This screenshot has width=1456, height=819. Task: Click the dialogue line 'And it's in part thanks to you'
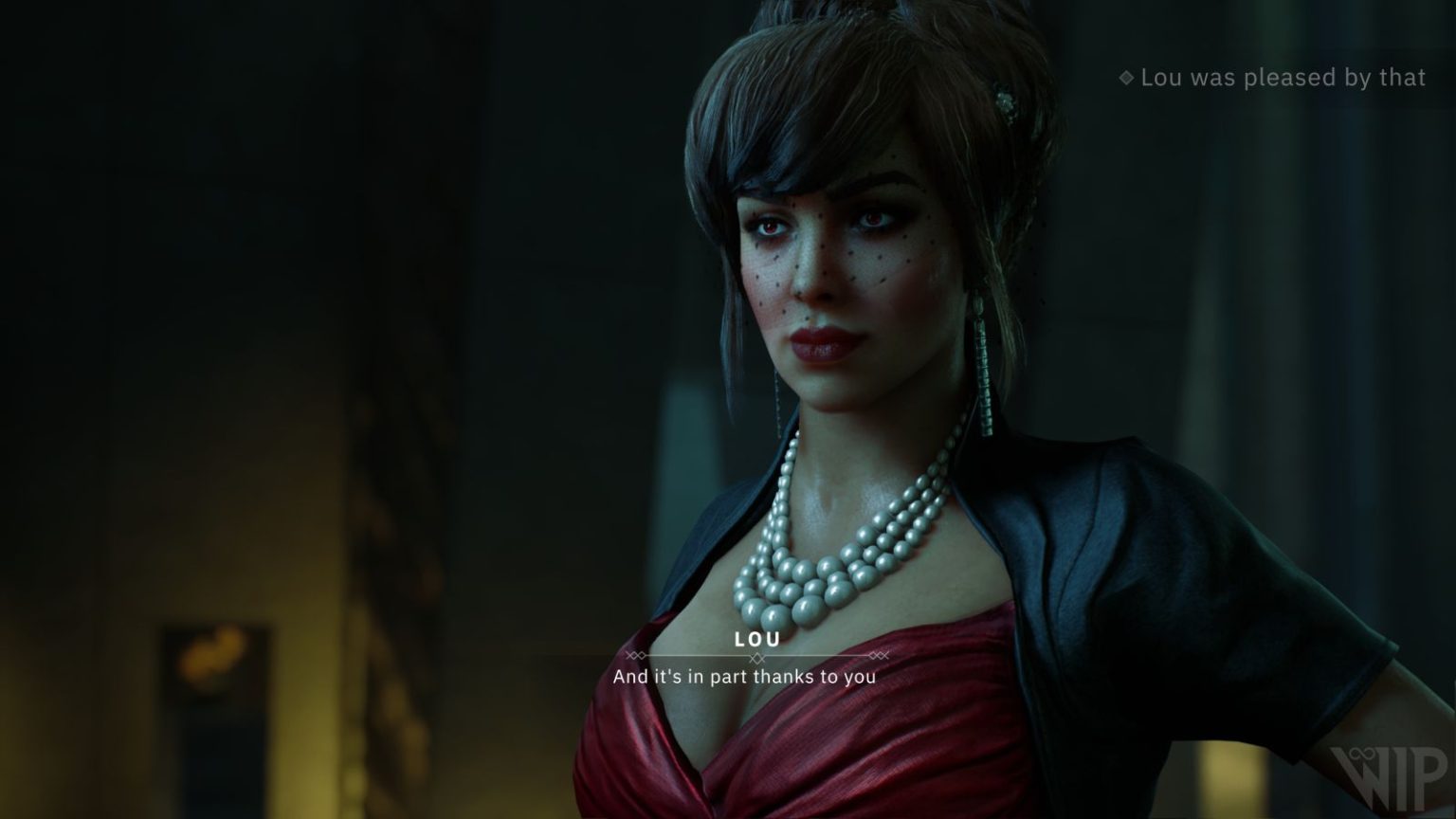point(745,677)
